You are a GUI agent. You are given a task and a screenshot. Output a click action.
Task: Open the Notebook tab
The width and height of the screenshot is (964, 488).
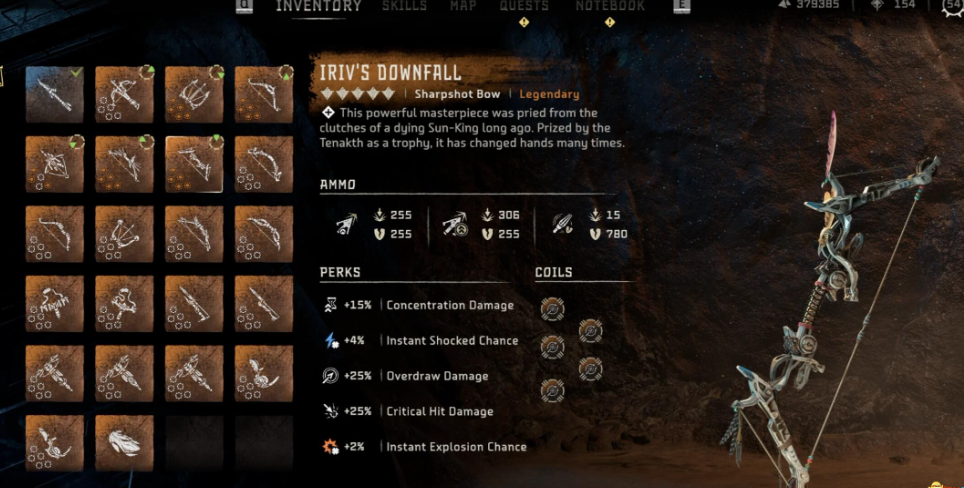click(x=610, y=6)
